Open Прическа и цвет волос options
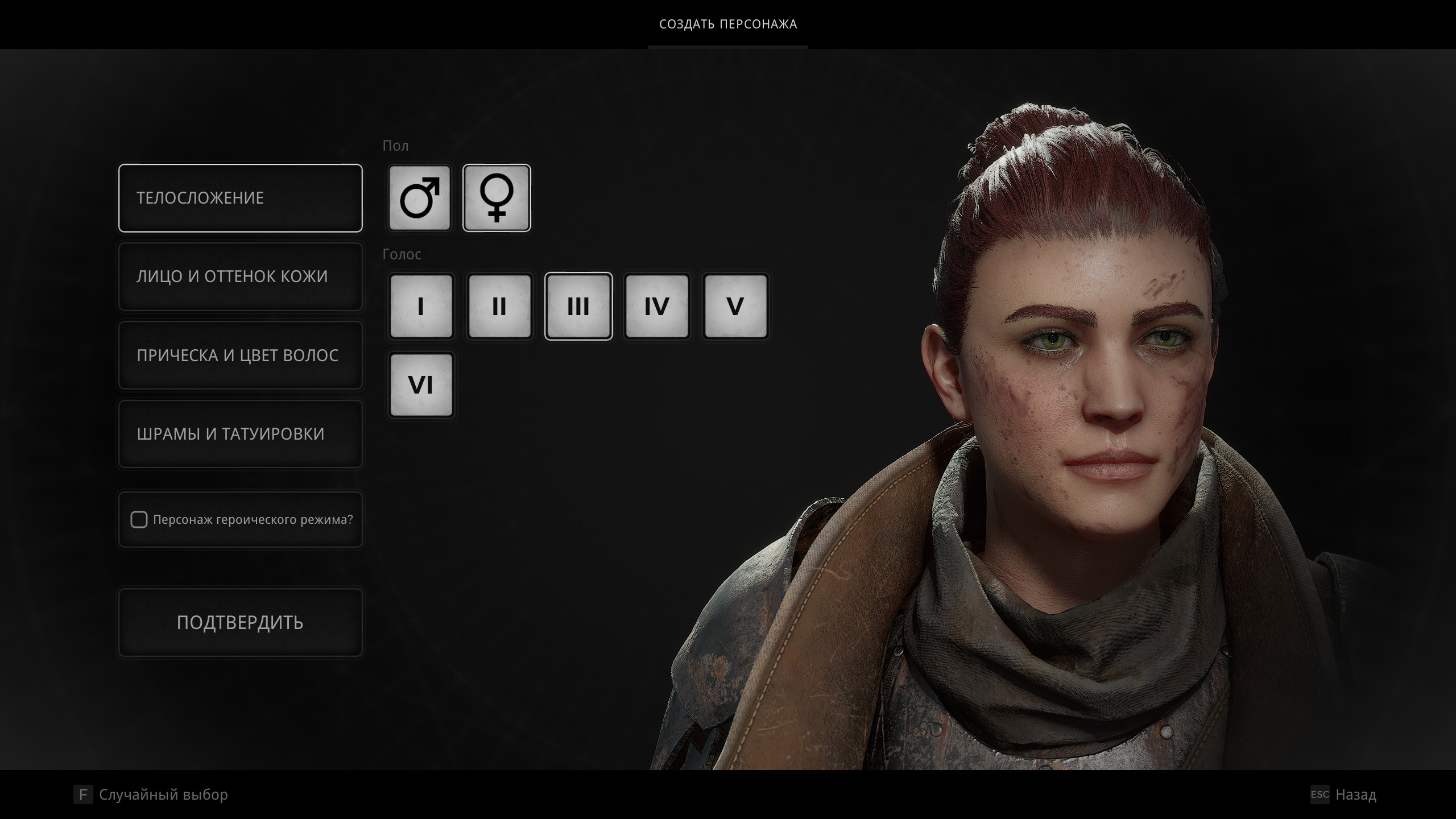Image resolution: width=1456 pixels, height=819 pixels. pyautogui.click(x=240, y=355)
